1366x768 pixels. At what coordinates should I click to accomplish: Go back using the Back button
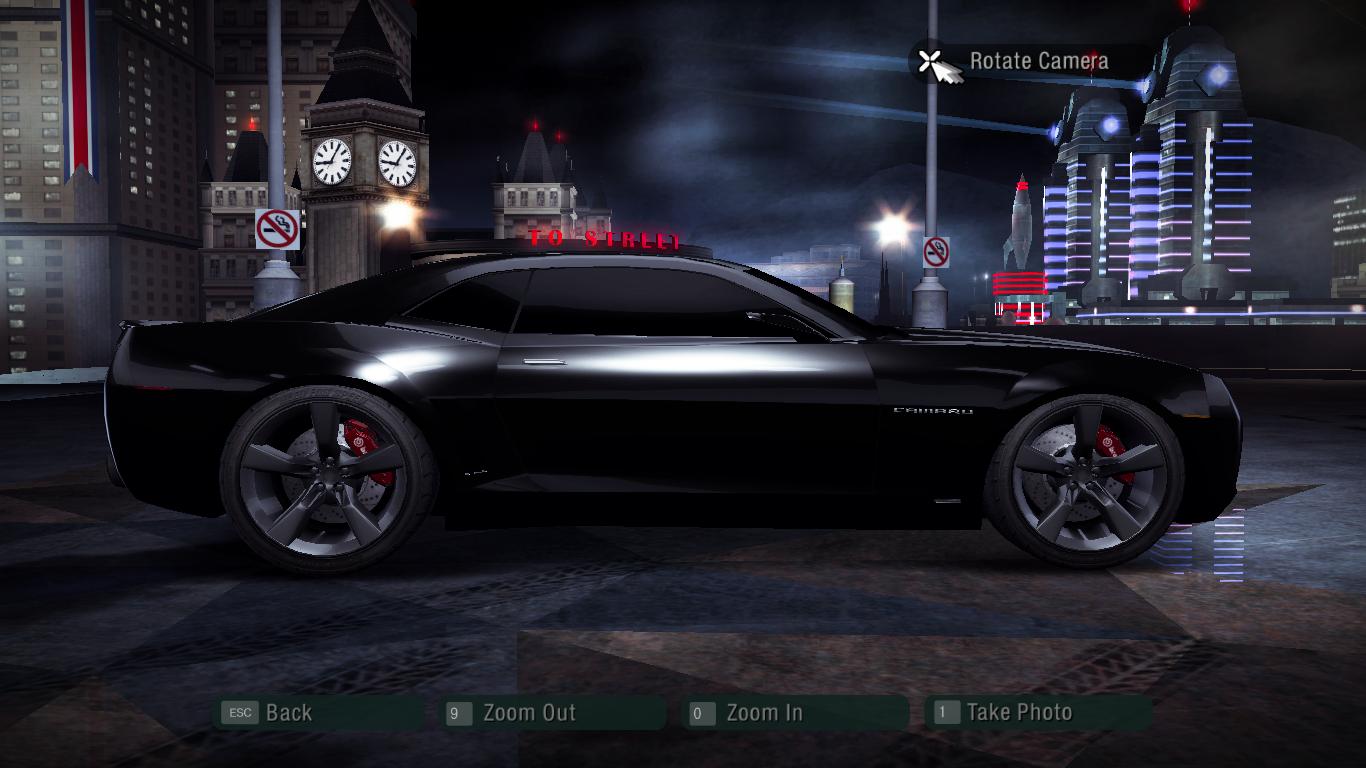click(x=288, y=713)
